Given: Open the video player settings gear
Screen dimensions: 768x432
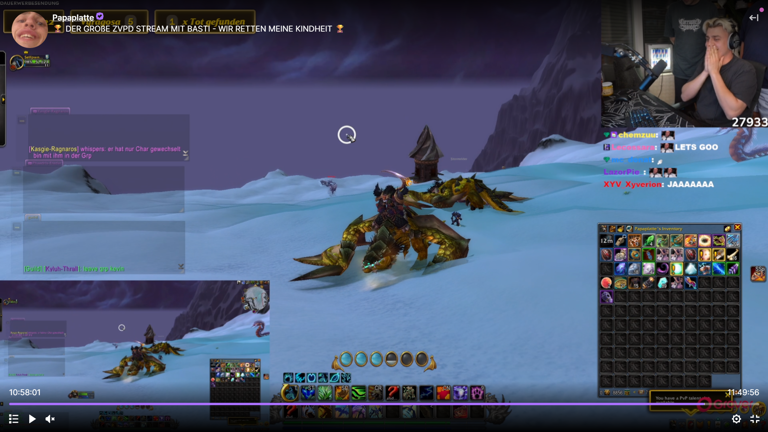Looking at the screenshot, I should (x=736, y=419).
